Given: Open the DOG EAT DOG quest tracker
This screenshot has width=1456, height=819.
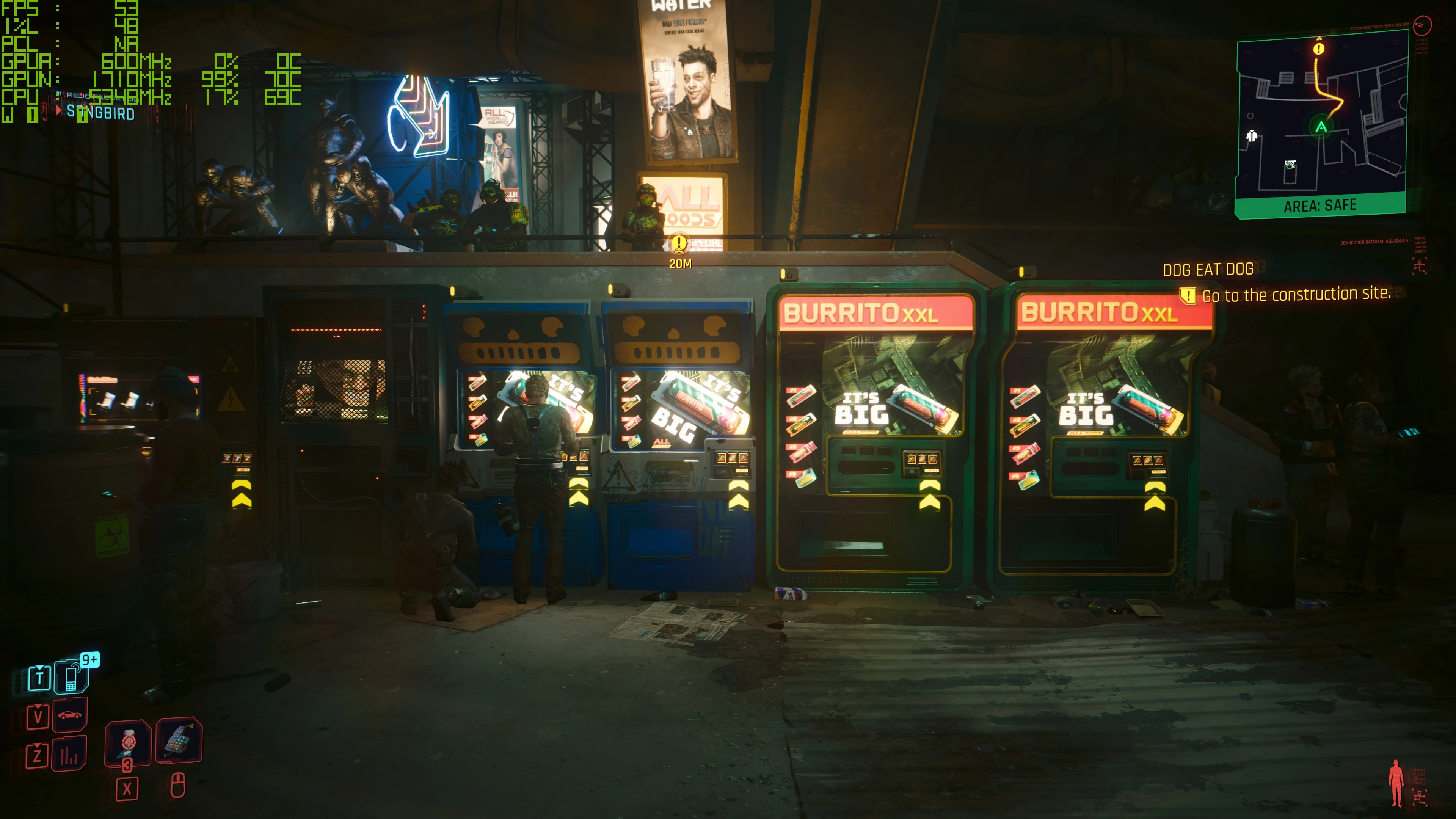Looking at the screenshot, I should click(x=1208, y=270).
